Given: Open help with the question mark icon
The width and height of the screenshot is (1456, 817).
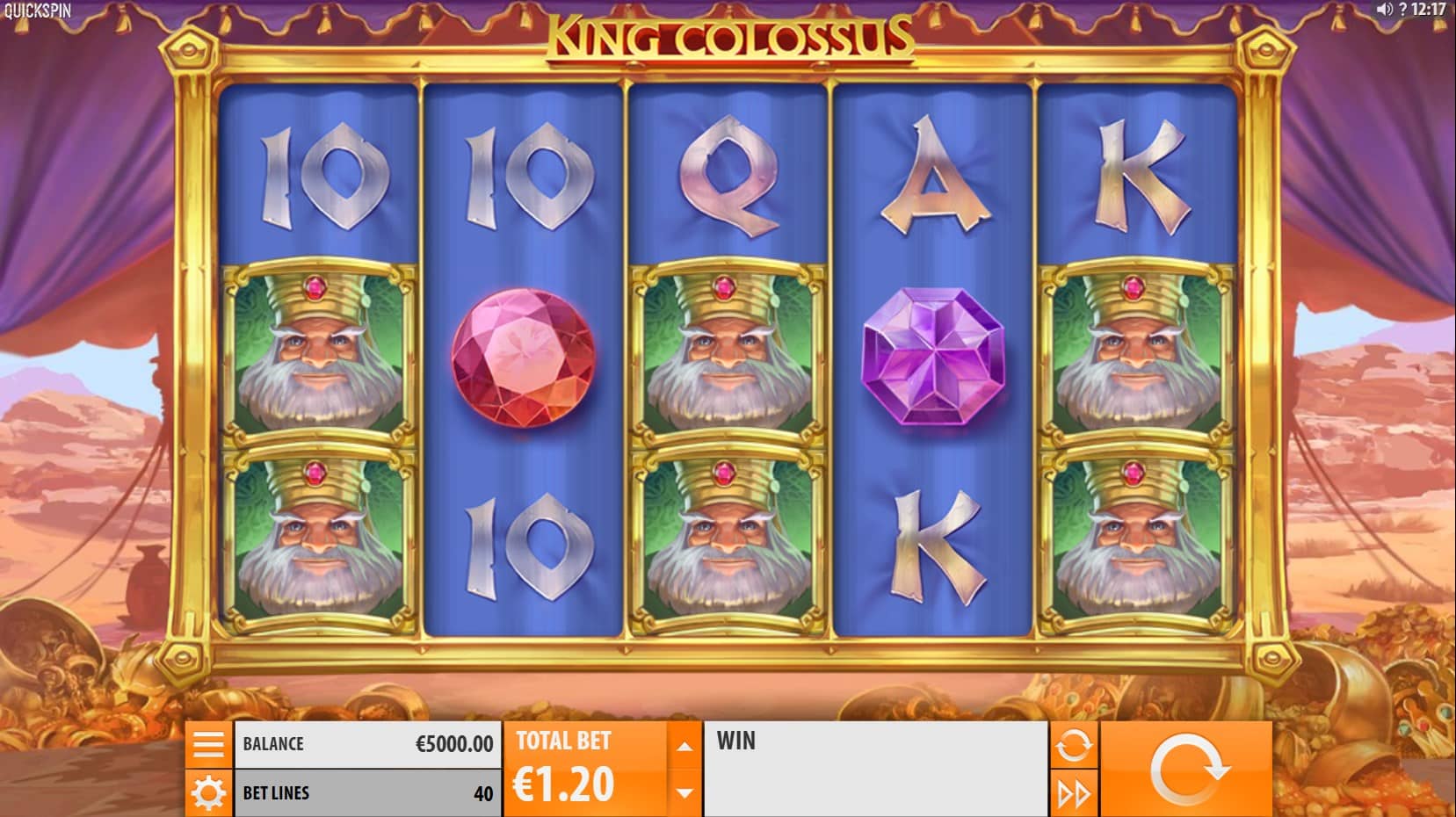Looking at the screenshot, I should click(x=1403, y=10).
